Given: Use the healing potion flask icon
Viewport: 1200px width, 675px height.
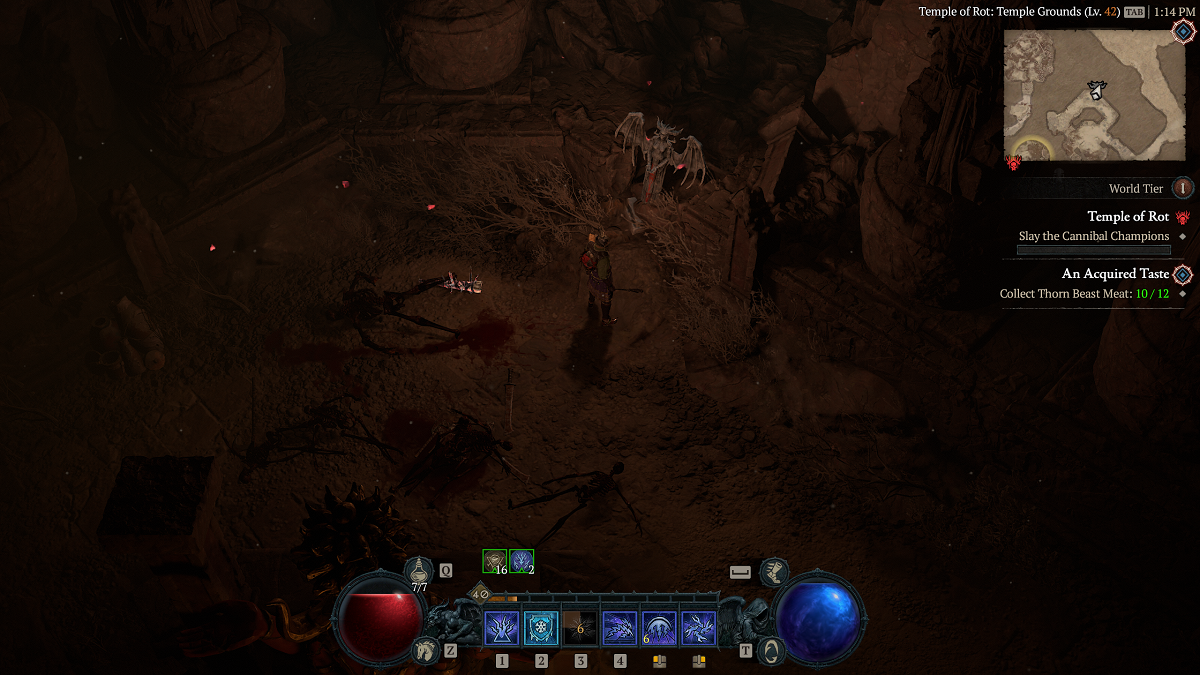Looking at the screenshot, I should tap(419, 571).
